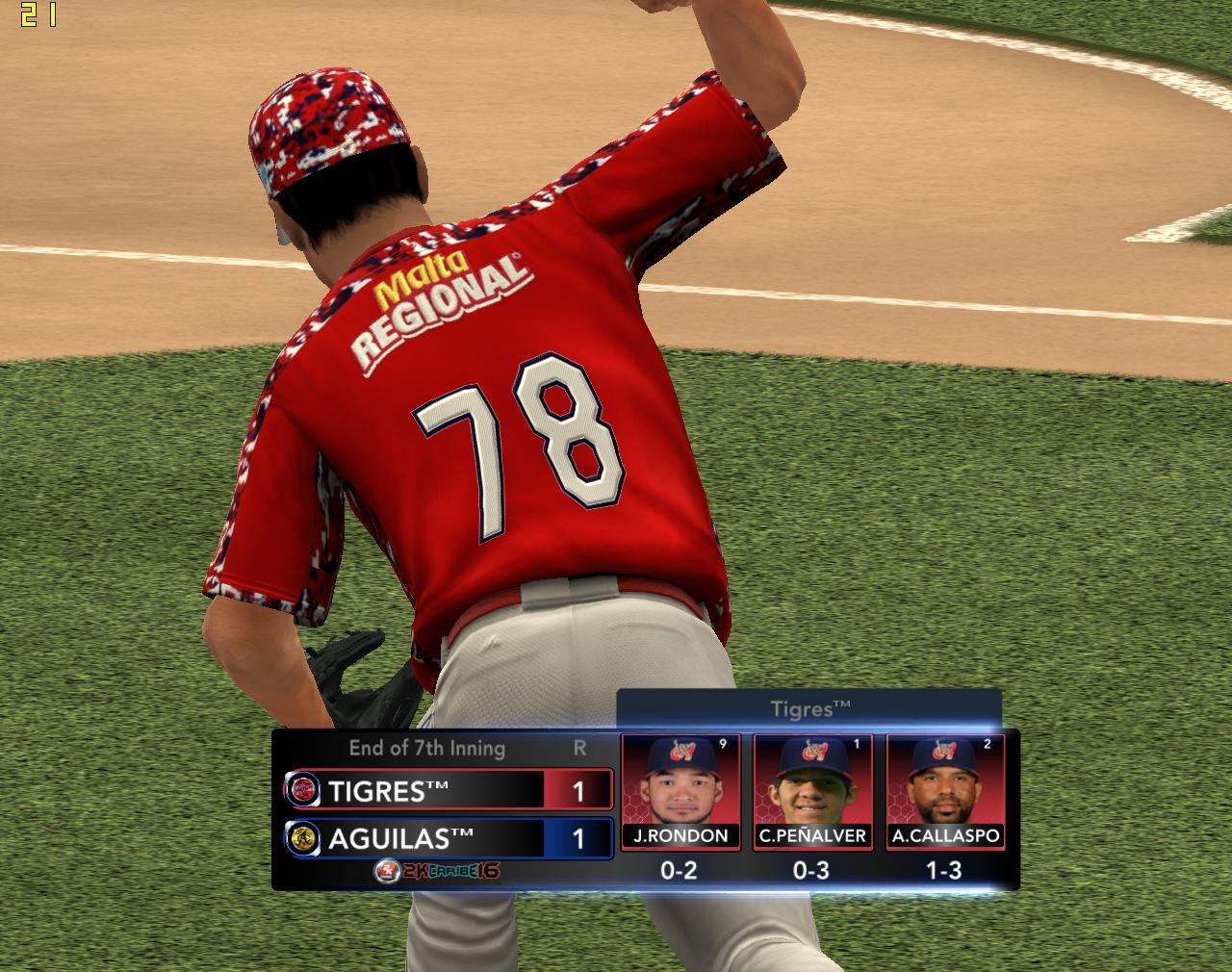
Task: Select the Aguilas team row
Action: [x=448, y=838]
